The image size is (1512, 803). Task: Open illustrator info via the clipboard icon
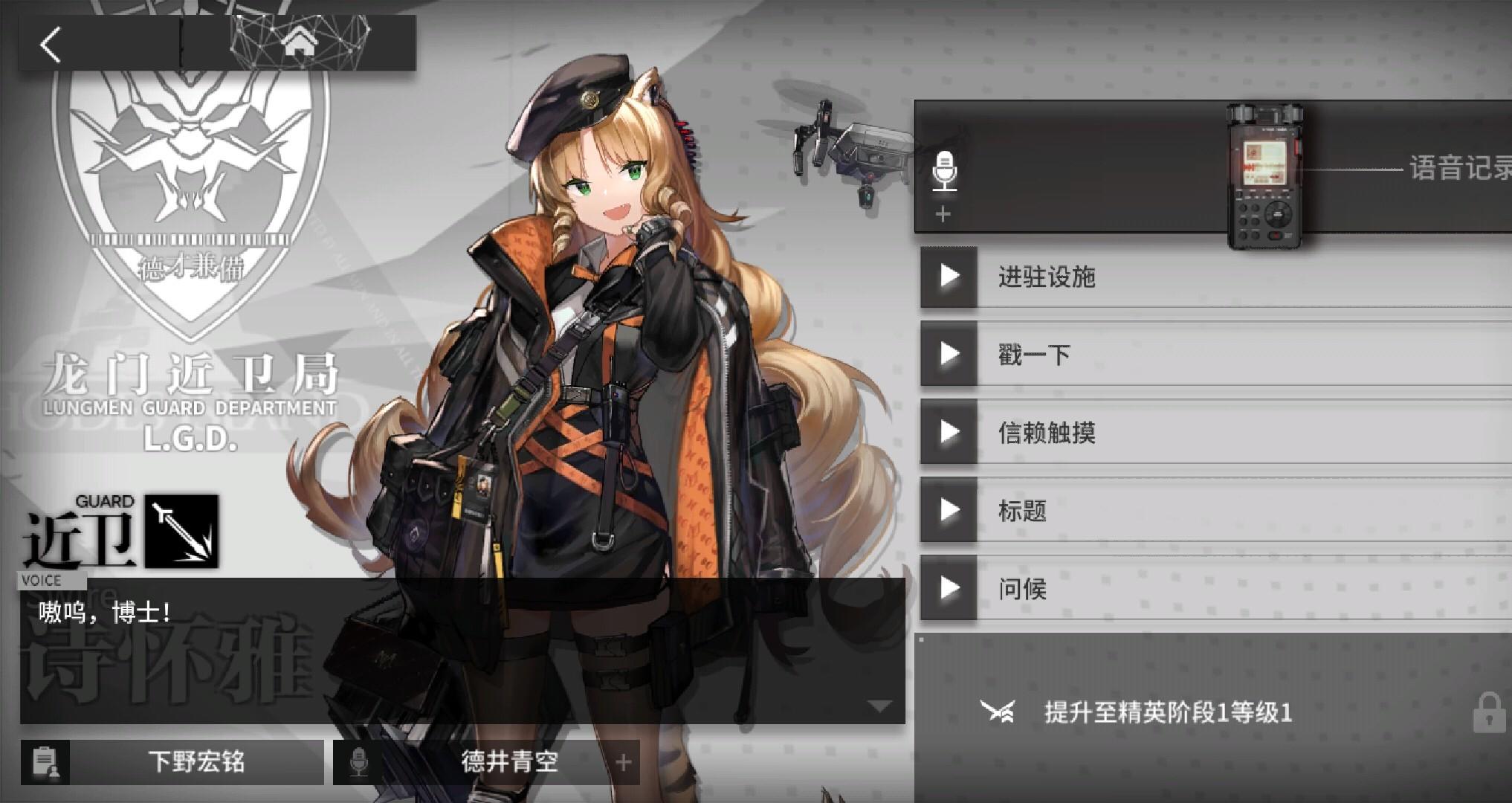tap(45, 761)
